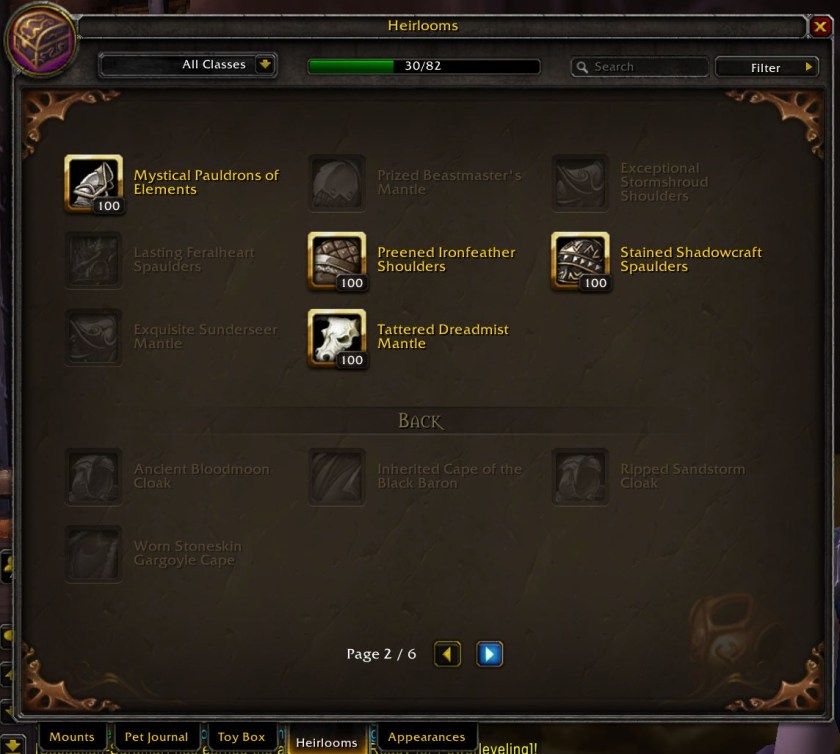The height and width of the screenshot is (754, 840).
Task: Click the Ripped Sandstorm Cloak slot
Action: pos(580,477)
